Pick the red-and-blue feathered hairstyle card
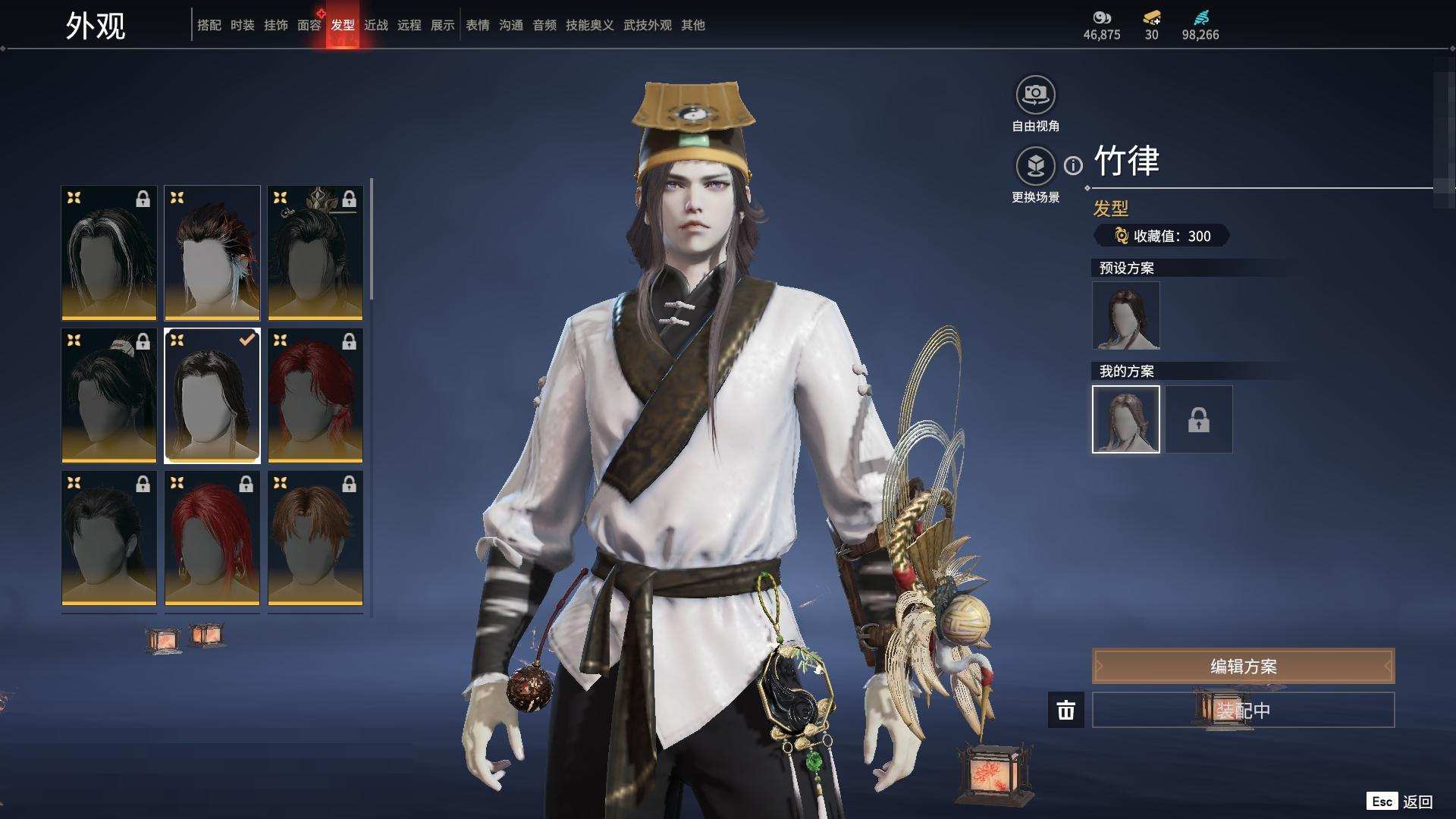The height and width of the screenshot is (819, 1456). (x=212, y=253)
